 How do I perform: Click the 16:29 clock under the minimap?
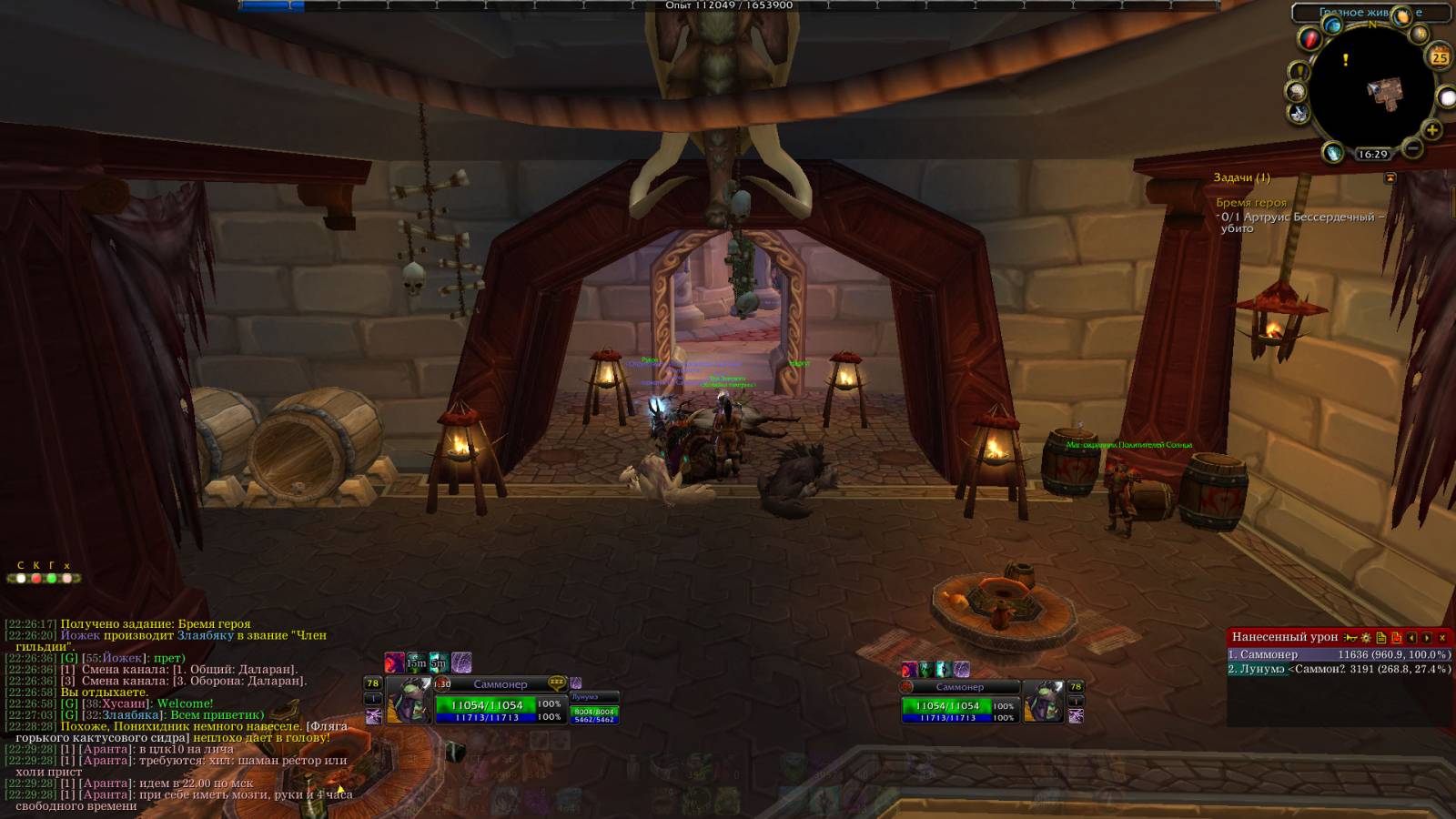tap(1372, 155)
